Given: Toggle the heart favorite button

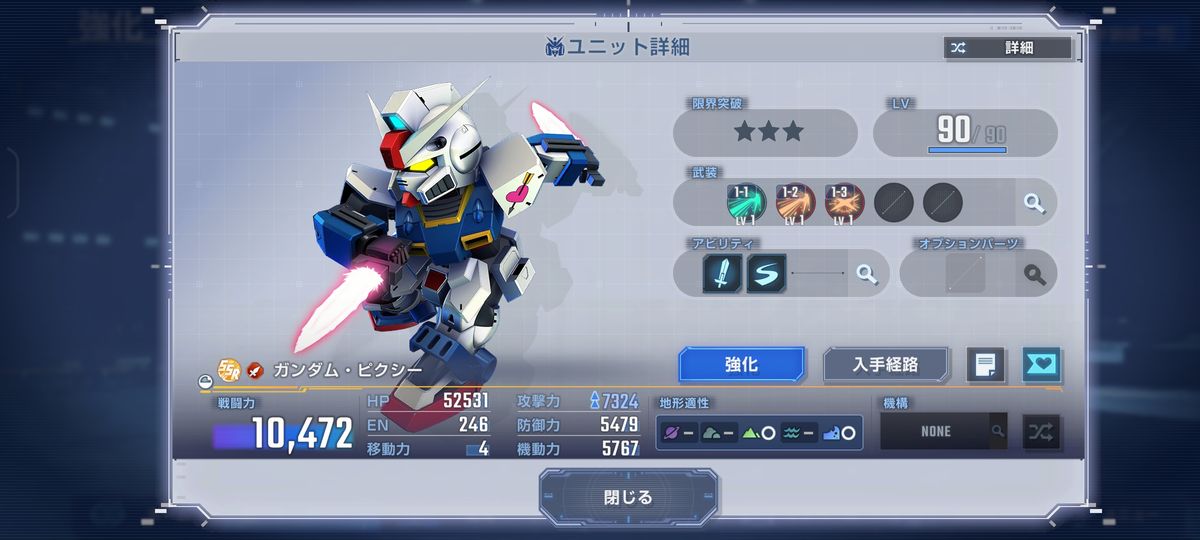Looking at the screenshot, I should tap(1041, 365).
